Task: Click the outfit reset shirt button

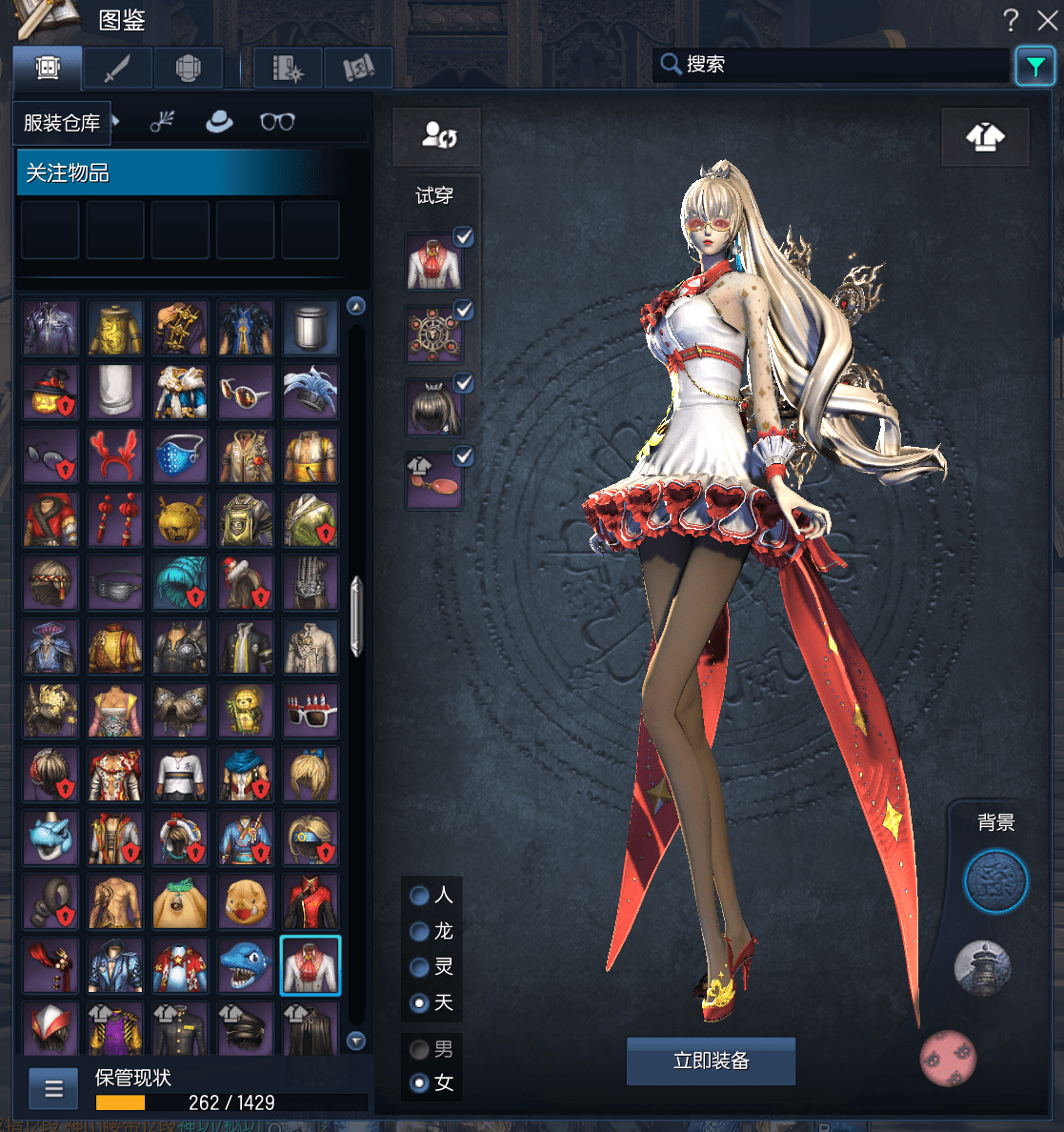Action: pos(985,138)
